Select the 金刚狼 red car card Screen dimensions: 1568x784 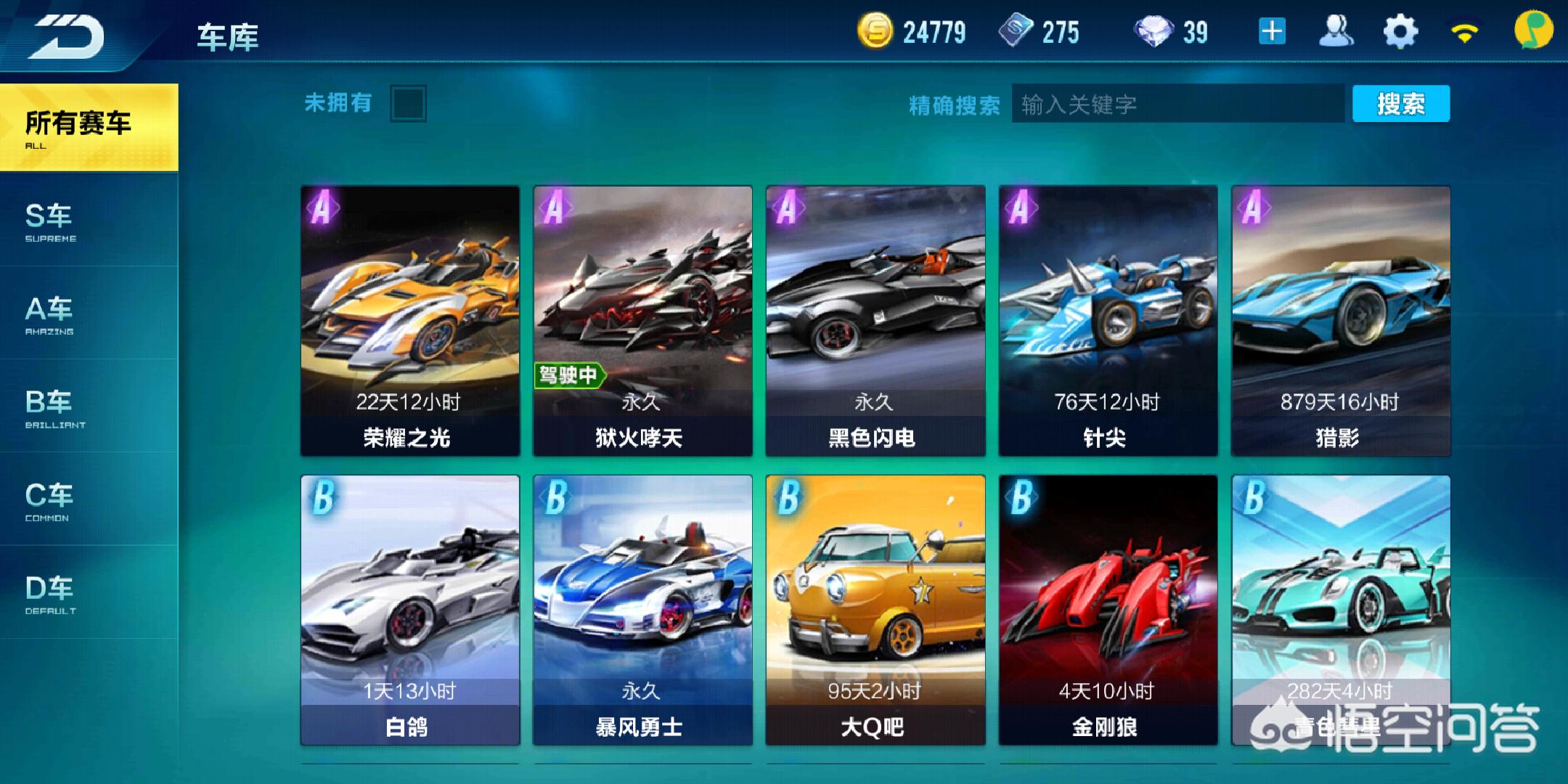pos(1108,610)
